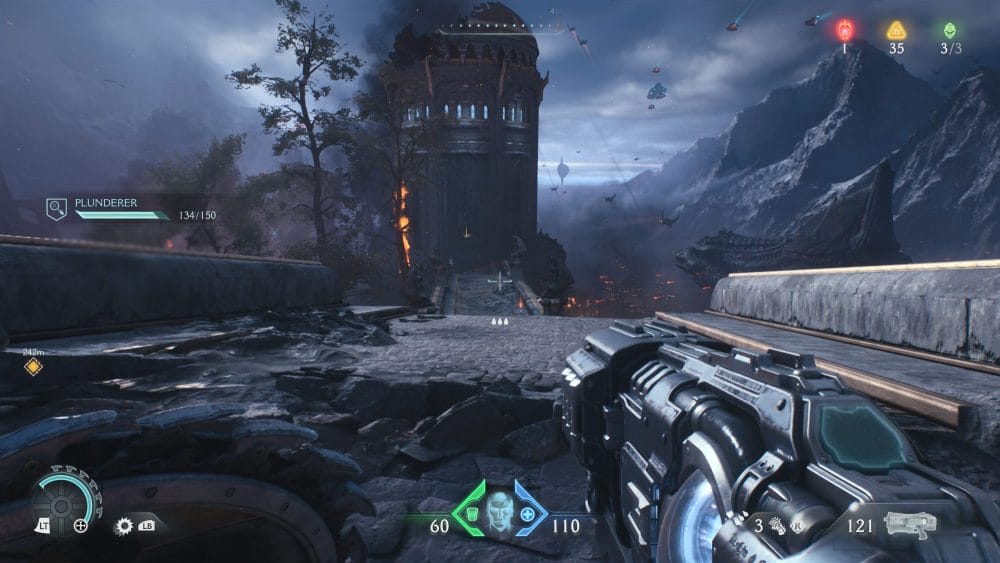Click the orange diamond waypoint marker
Viewport: 1000px width, 563px height.
(33, 367)
